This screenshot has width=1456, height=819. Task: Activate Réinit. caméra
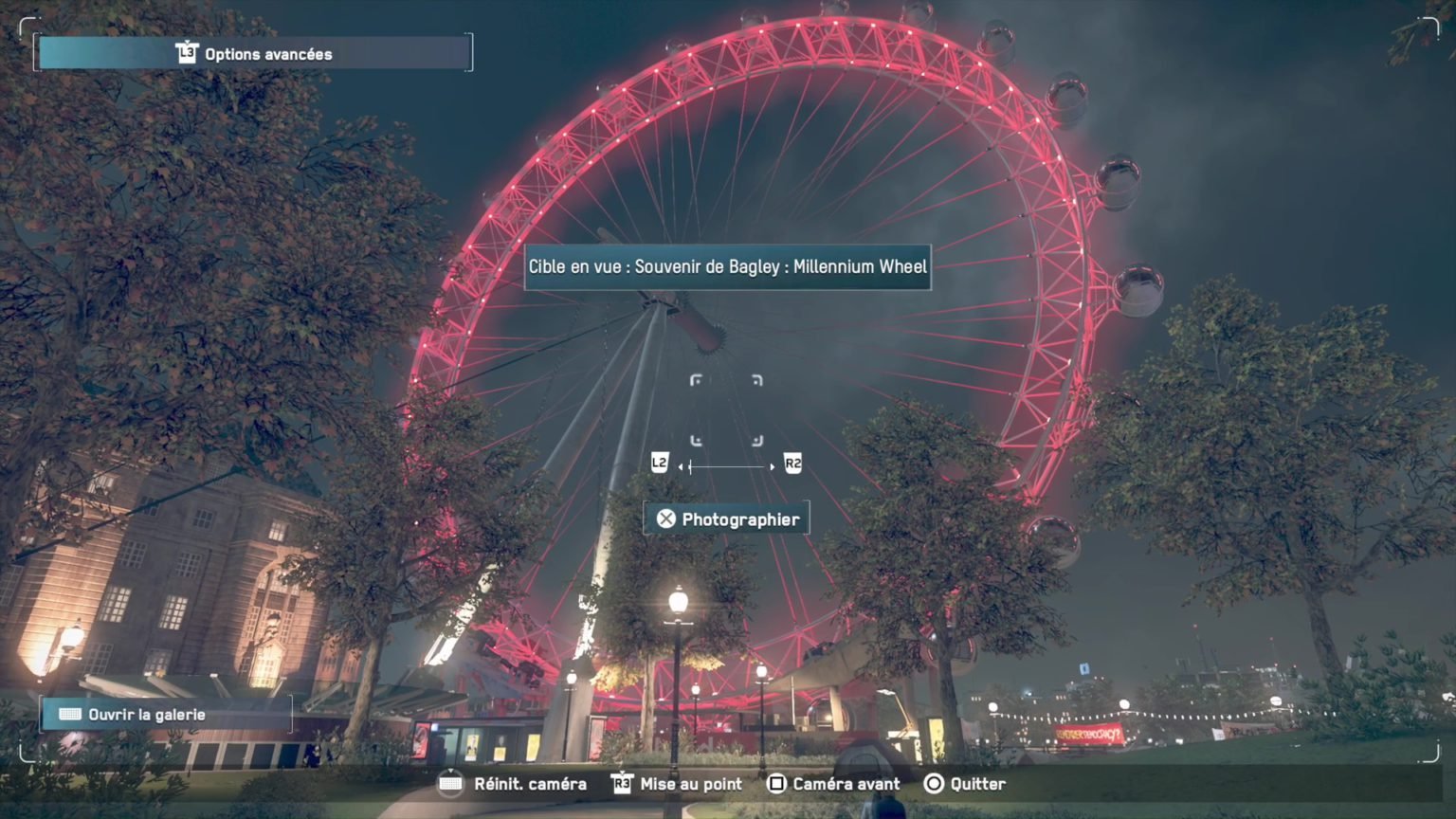click(529, 784)
